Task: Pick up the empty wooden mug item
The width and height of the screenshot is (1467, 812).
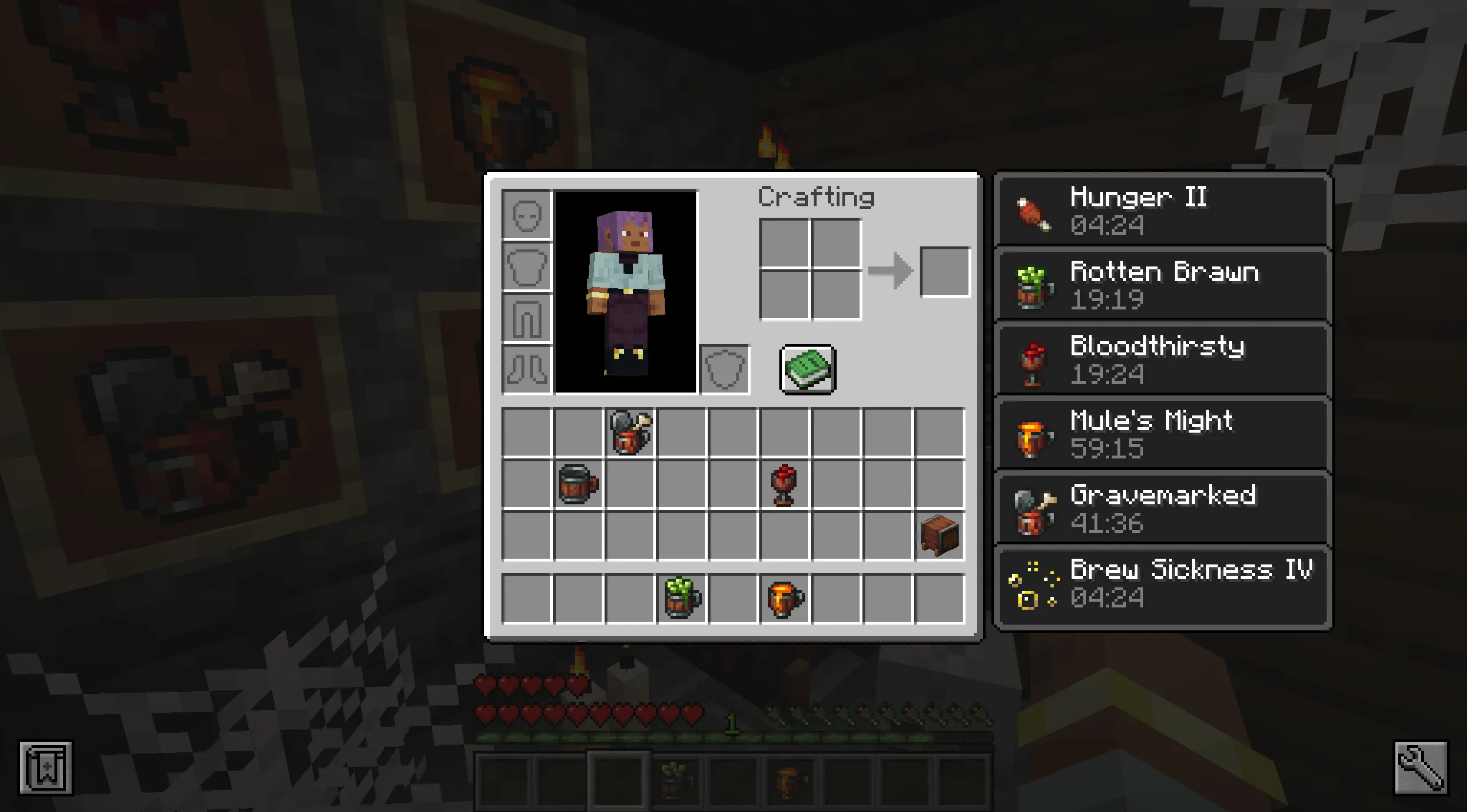Action: (x=578, y=484)
